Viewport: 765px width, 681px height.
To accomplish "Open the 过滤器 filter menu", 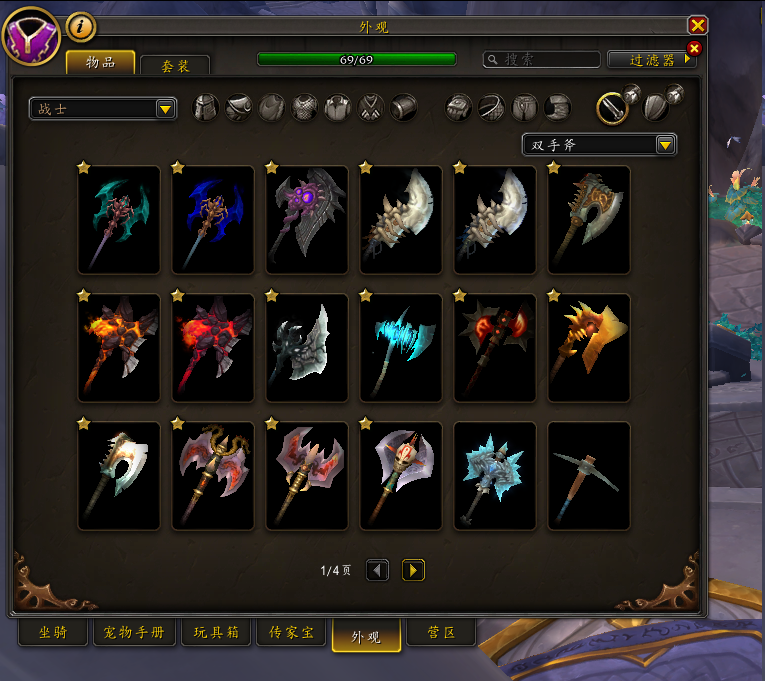I will pyautogui.click(x=651, y=60).
